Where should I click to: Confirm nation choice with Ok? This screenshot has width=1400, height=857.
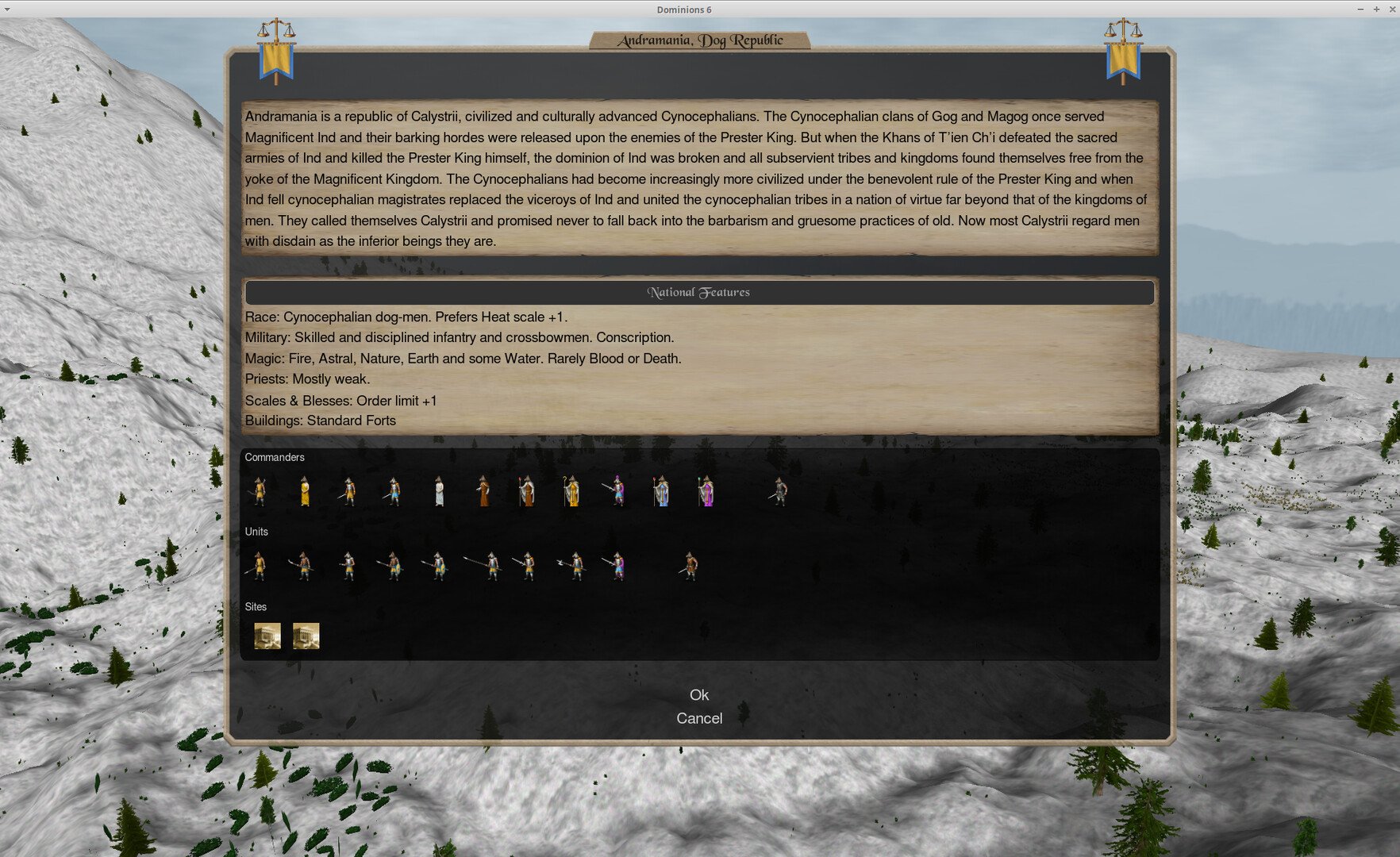(x=699, y=695)
